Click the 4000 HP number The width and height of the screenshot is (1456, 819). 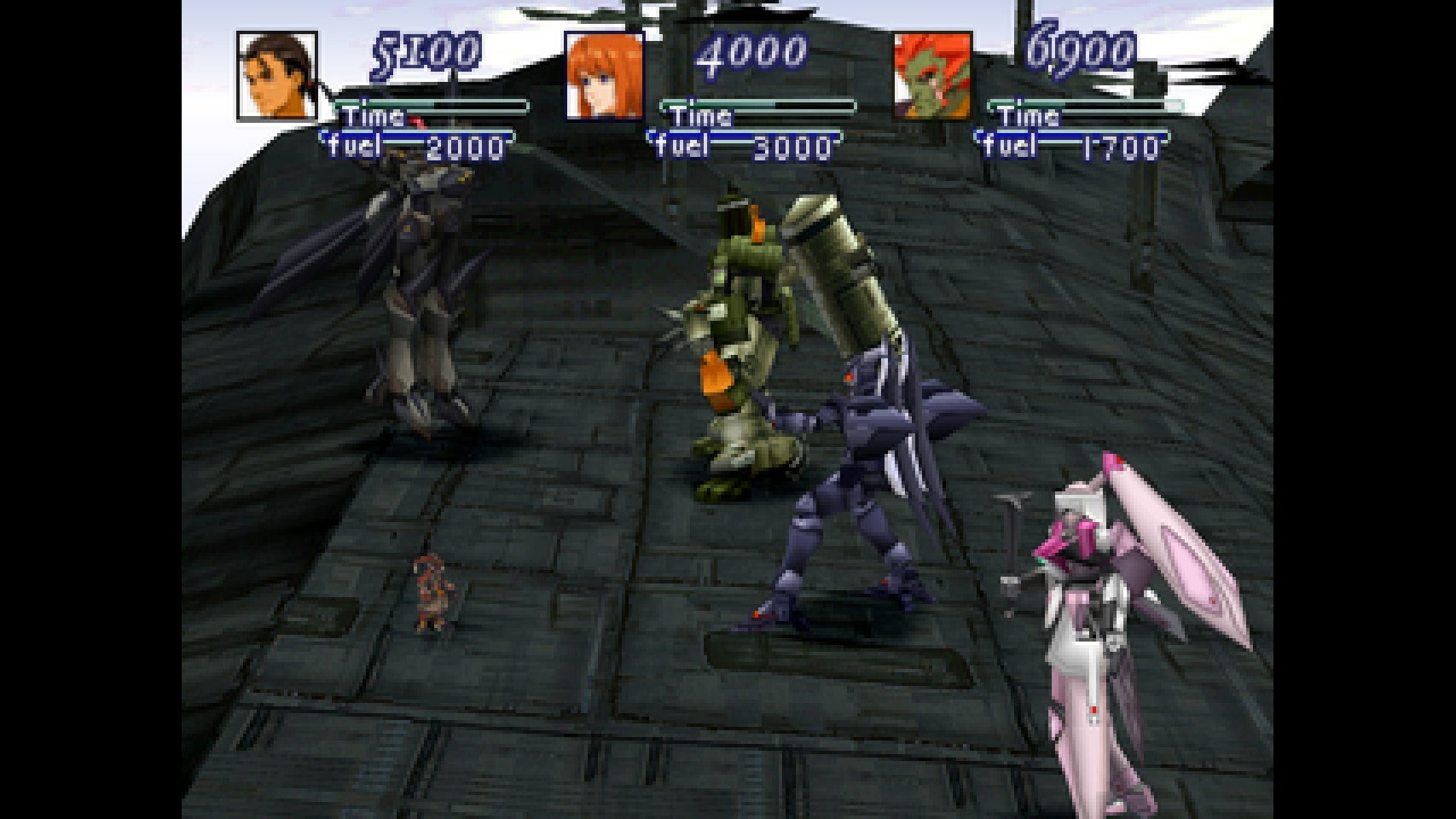pos(751,53)
